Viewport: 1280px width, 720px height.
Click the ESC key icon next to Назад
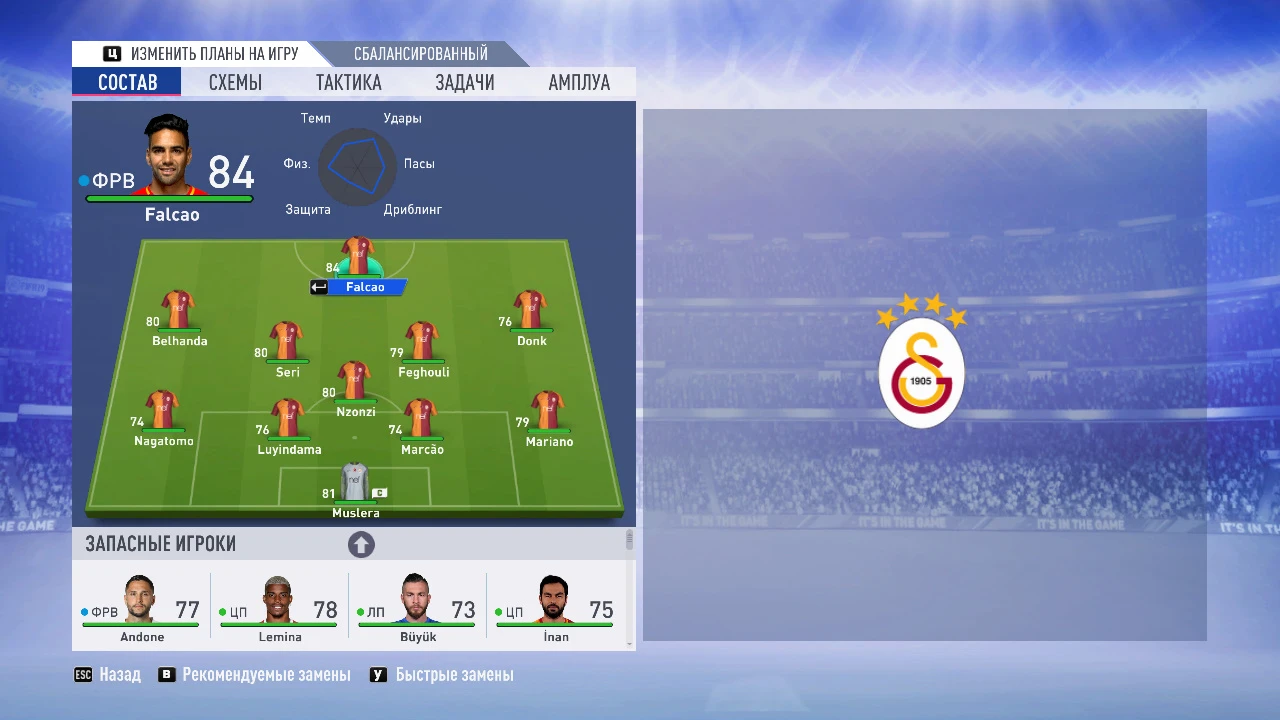click(82, 675)
